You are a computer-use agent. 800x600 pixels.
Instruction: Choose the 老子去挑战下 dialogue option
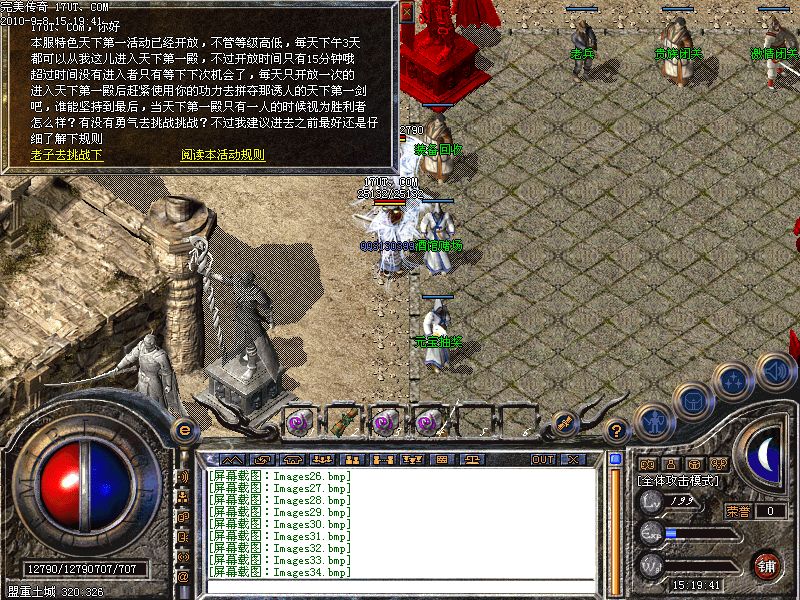(67, 155)
